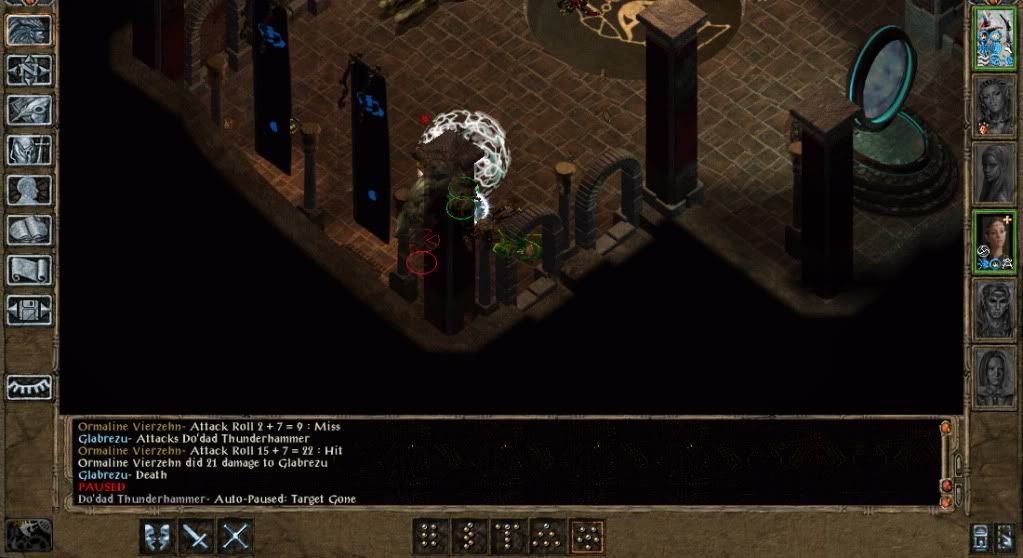Viewport: 1023px width, 558px height.
Task: Choose the single sword attack action
Action: (x=196, y=536)
